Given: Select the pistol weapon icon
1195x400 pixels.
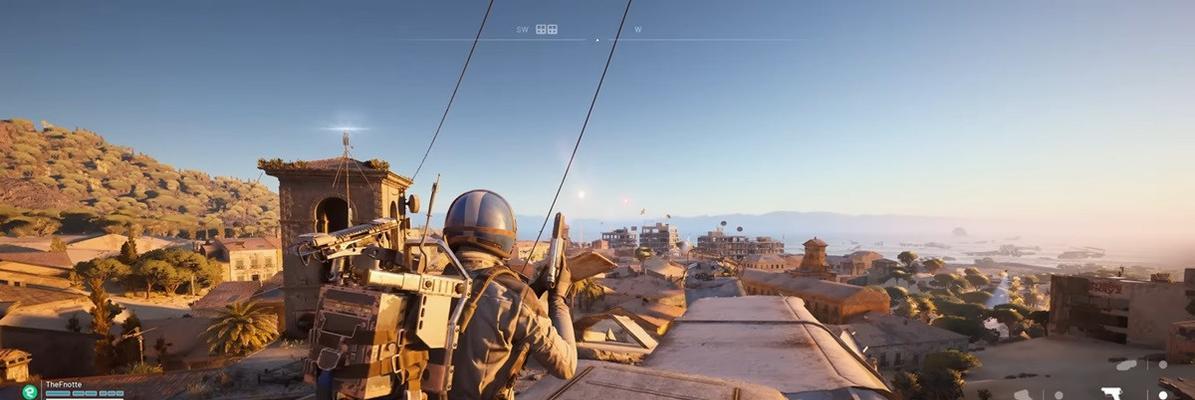Looking at the screenshot, I should coord(1111,393).
